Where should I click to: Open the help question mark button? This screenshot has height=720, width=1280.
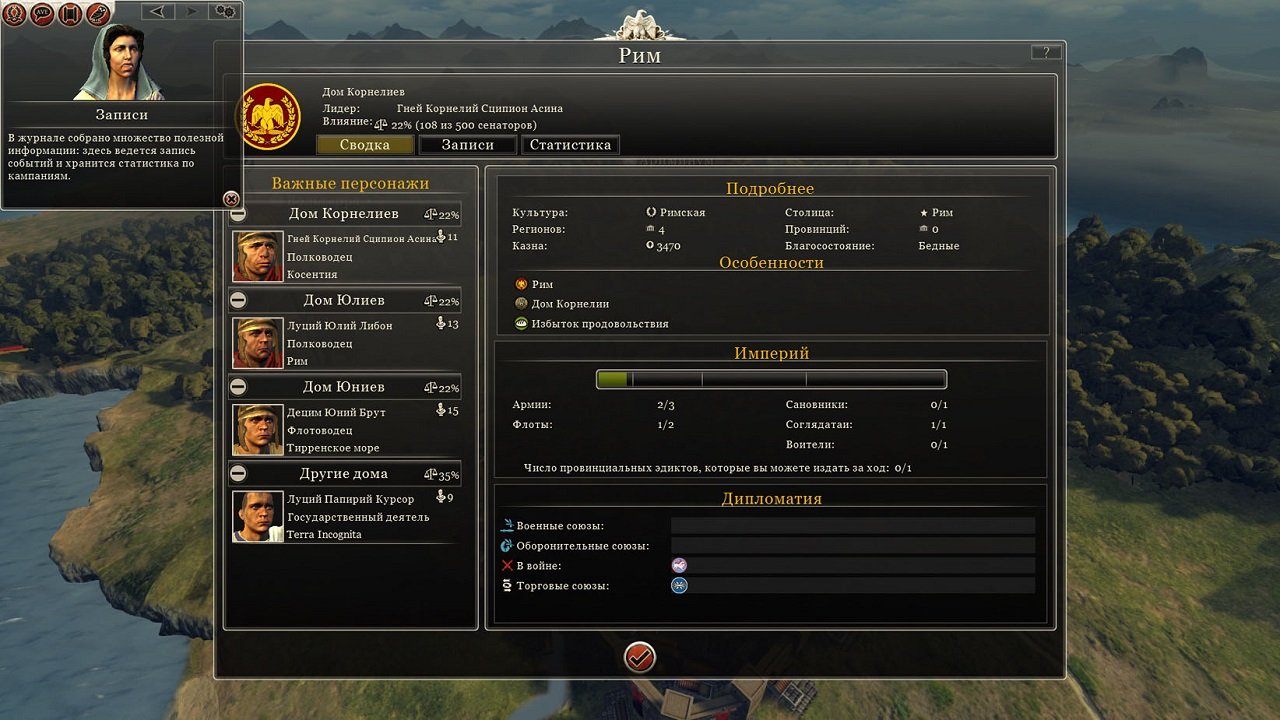click(x=1046, y=51)
